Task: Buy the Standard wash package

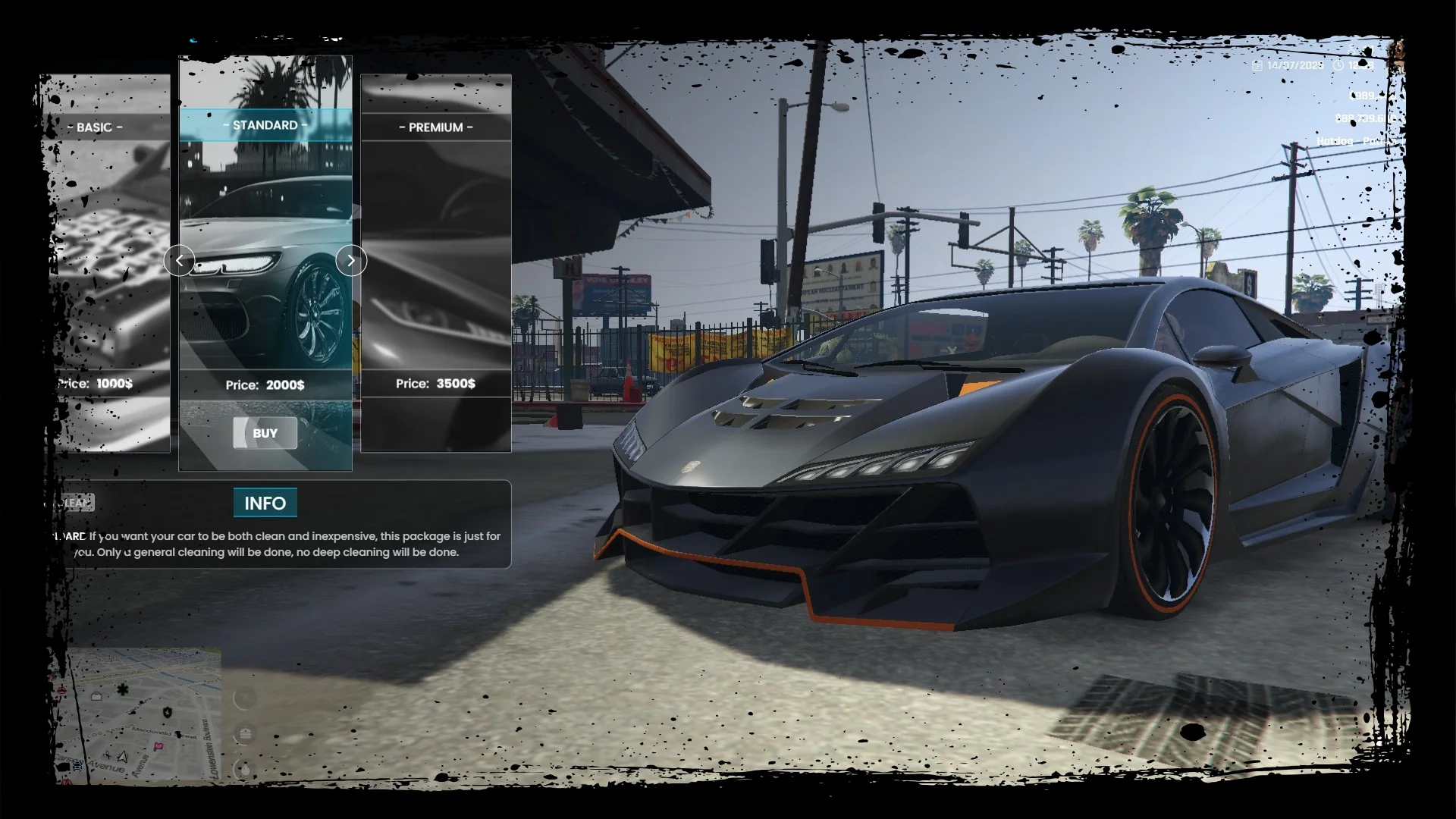Action: (x=265, y=433)
